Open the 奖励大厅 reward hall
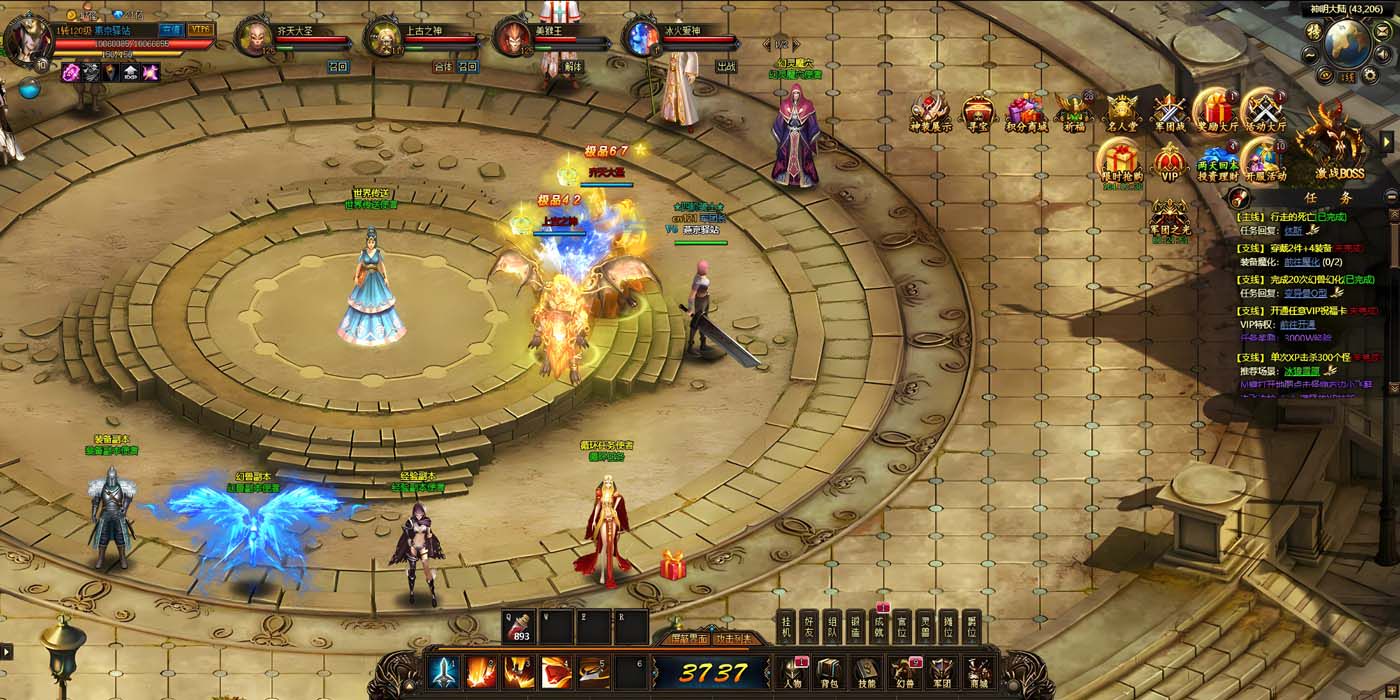 (x=1217, y=110)
